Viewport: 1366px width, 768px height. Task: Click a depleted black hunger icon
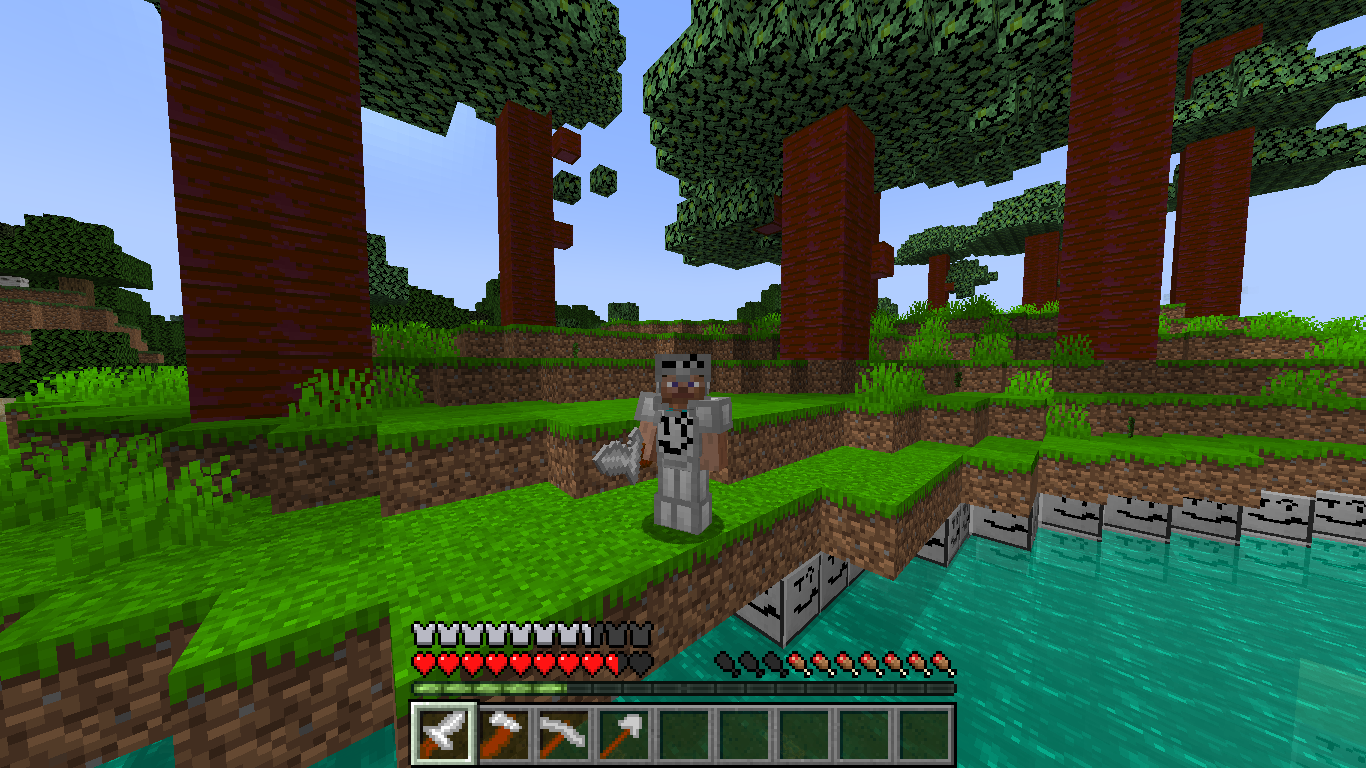click(x=725, y=662)
